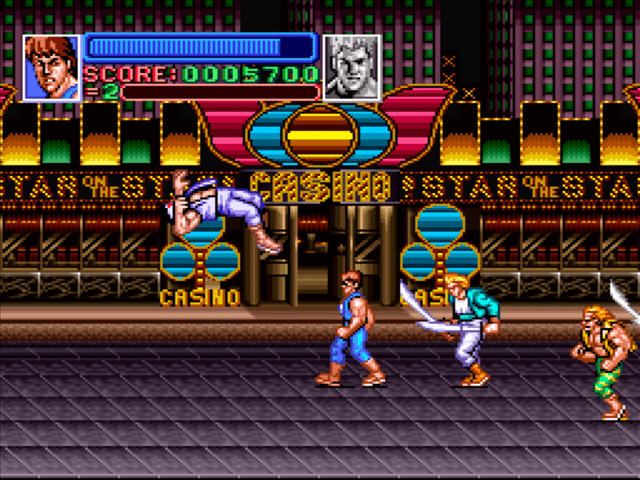This screenshot has height=480, width=640.
Task: Click the player's color character portrait
Action: coord(51,68)
